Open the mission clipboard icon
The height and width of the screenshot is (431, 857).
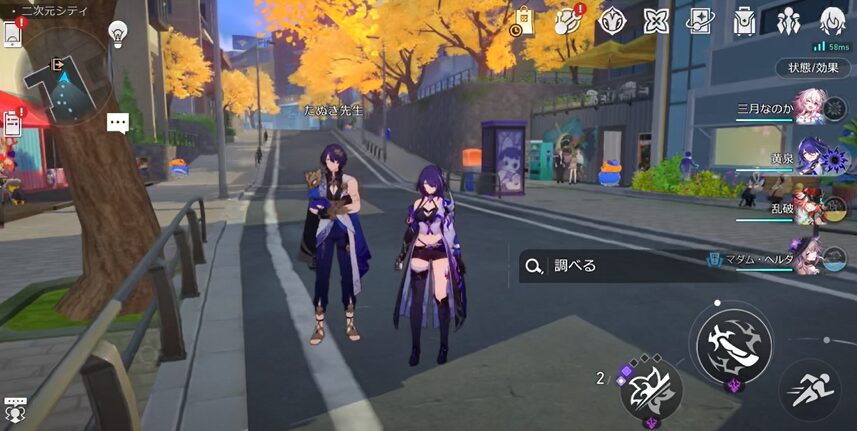13,122
